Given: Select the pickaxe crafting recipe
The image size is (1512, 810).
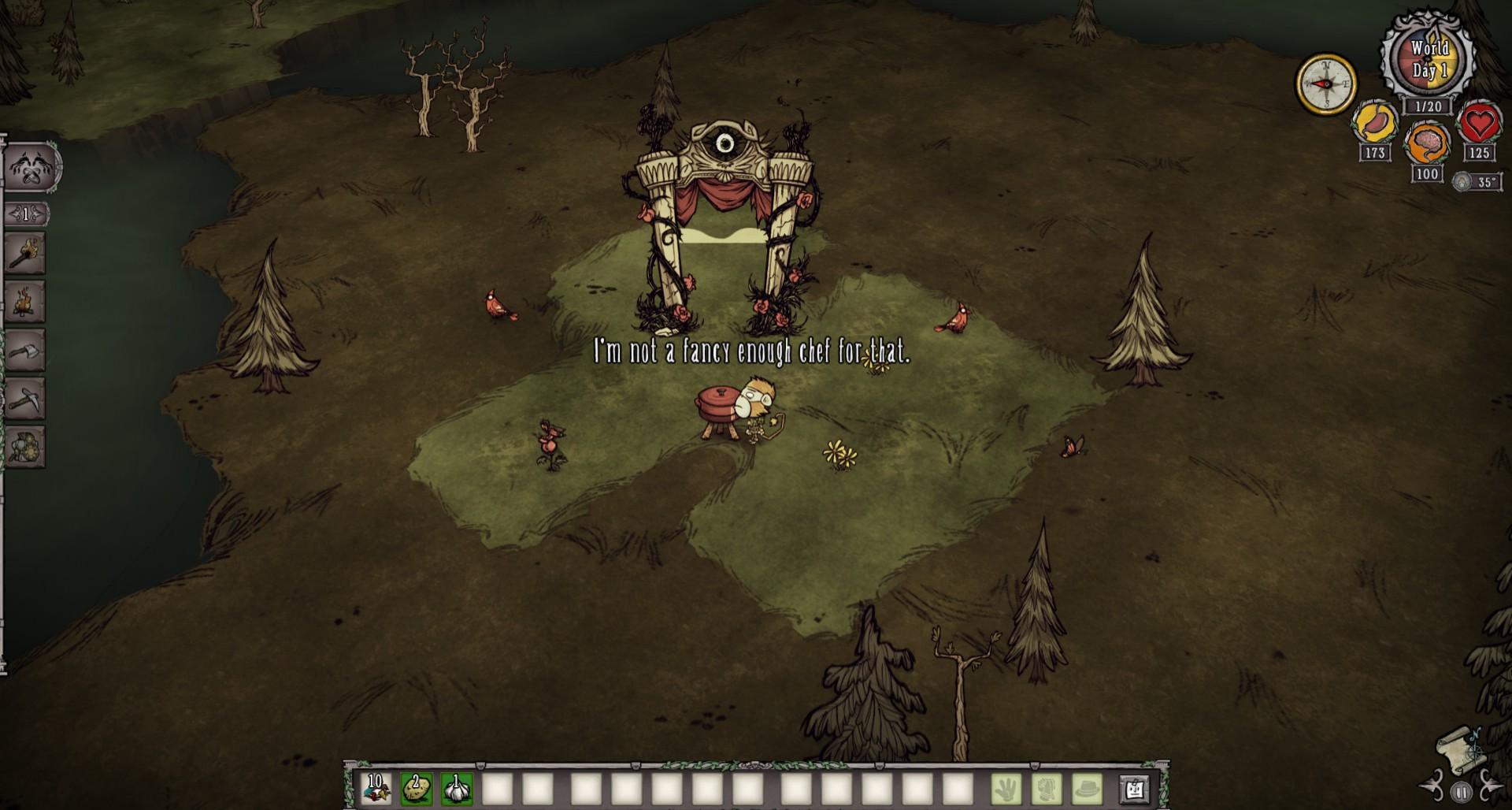Looking at the screenshot, I should pos(25,399).
